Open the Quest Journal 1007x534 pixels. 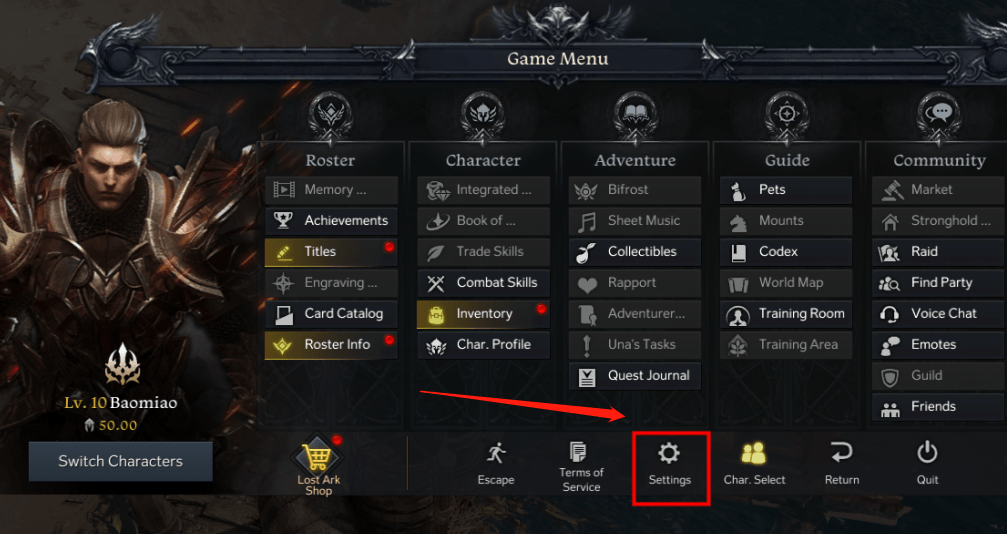(635, 375)
